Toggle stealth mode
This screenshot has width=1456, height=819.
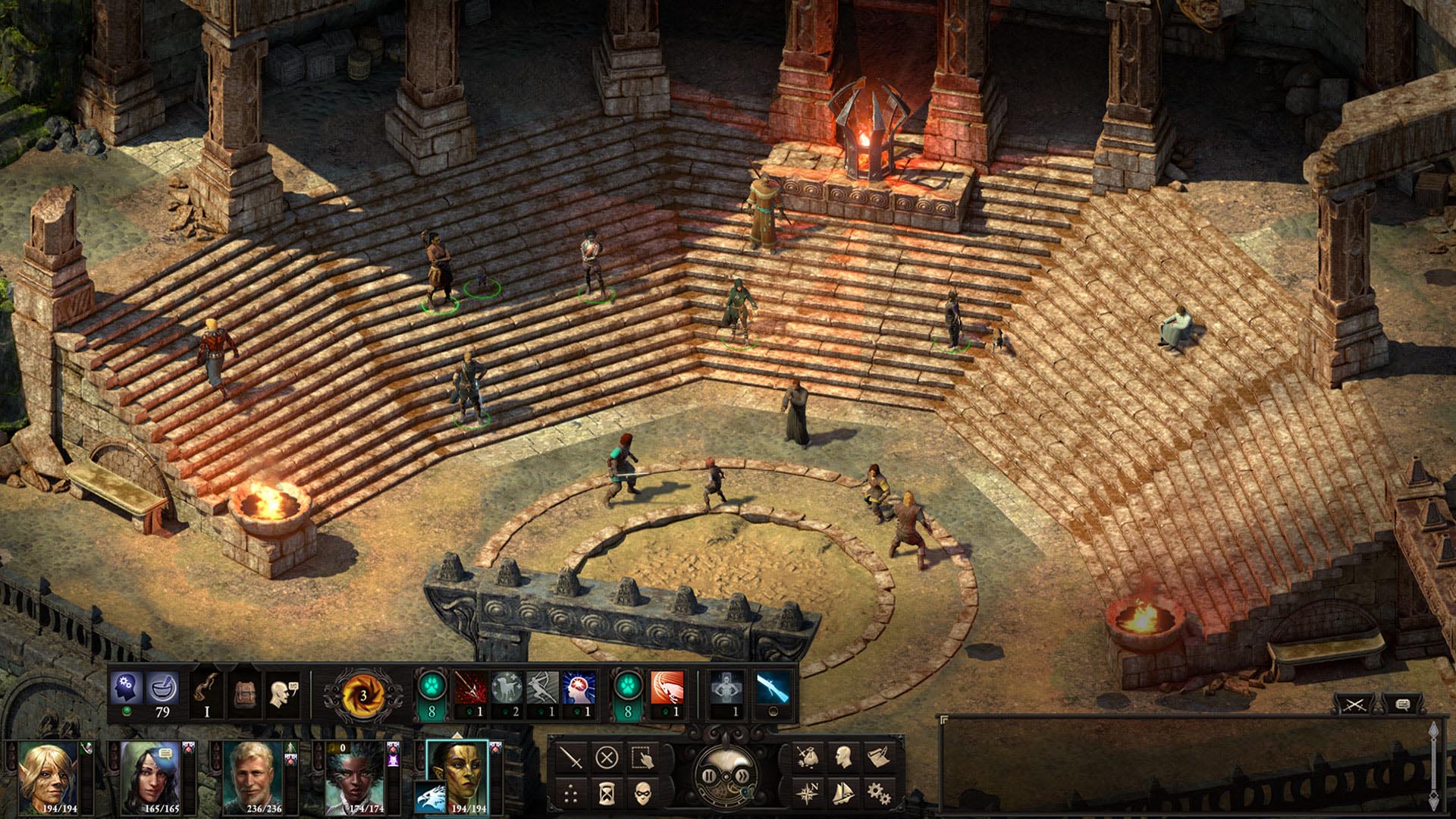click(643, 793)
